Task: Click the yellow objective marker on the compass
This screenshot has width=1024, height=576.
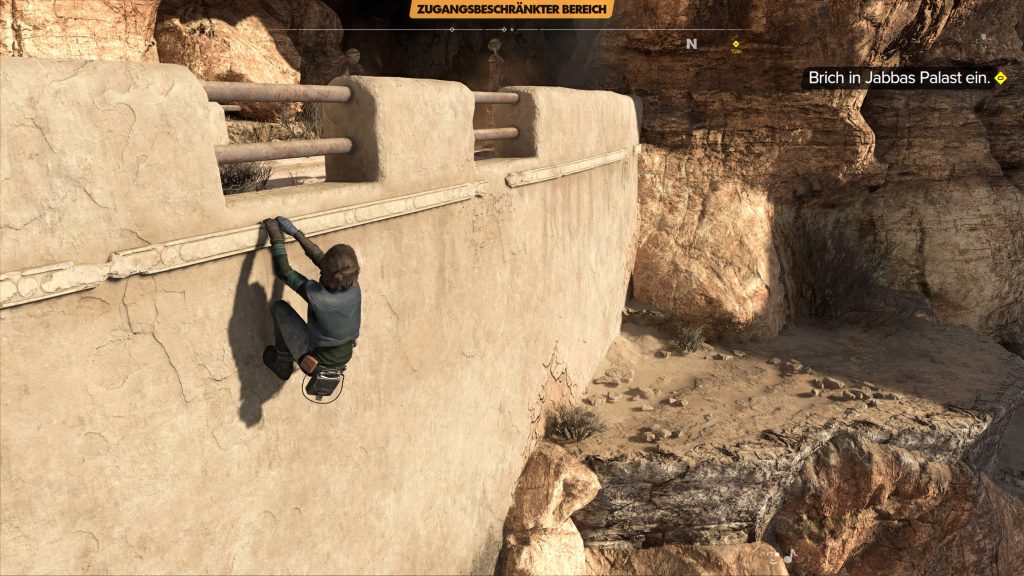Action: point(736,44)
